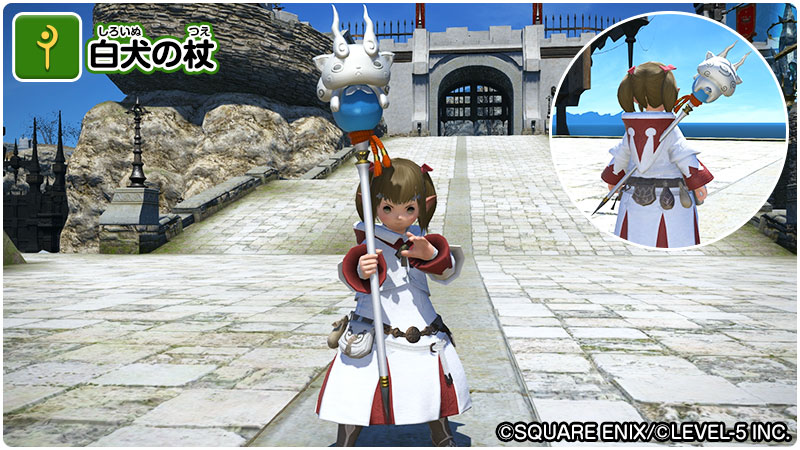Viewport: 800px width, 450px height.
Task: Open the circular back-view preview thumbnail
Action: (668, 130)
